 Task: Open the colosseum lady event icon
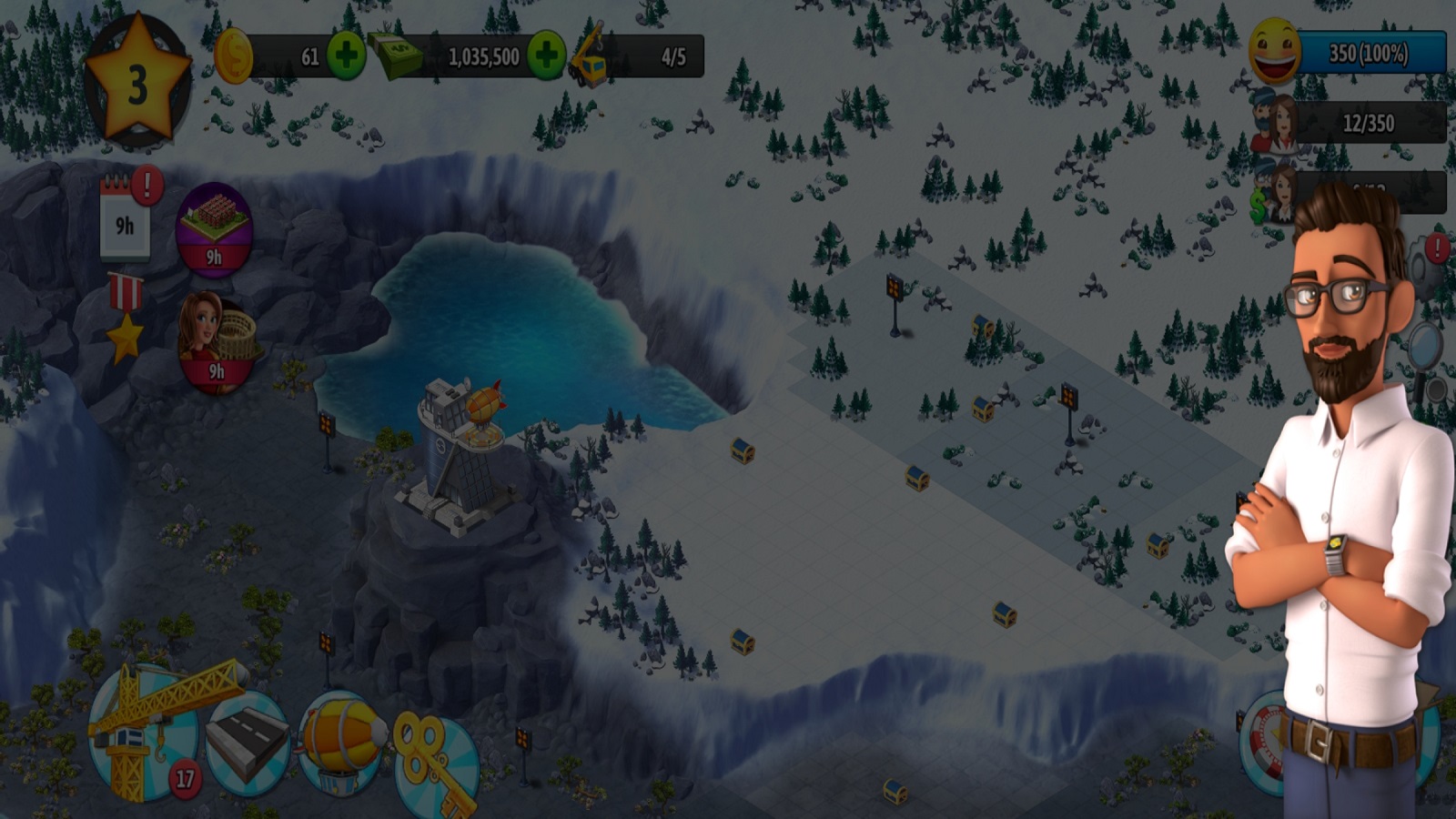[217, 341]
